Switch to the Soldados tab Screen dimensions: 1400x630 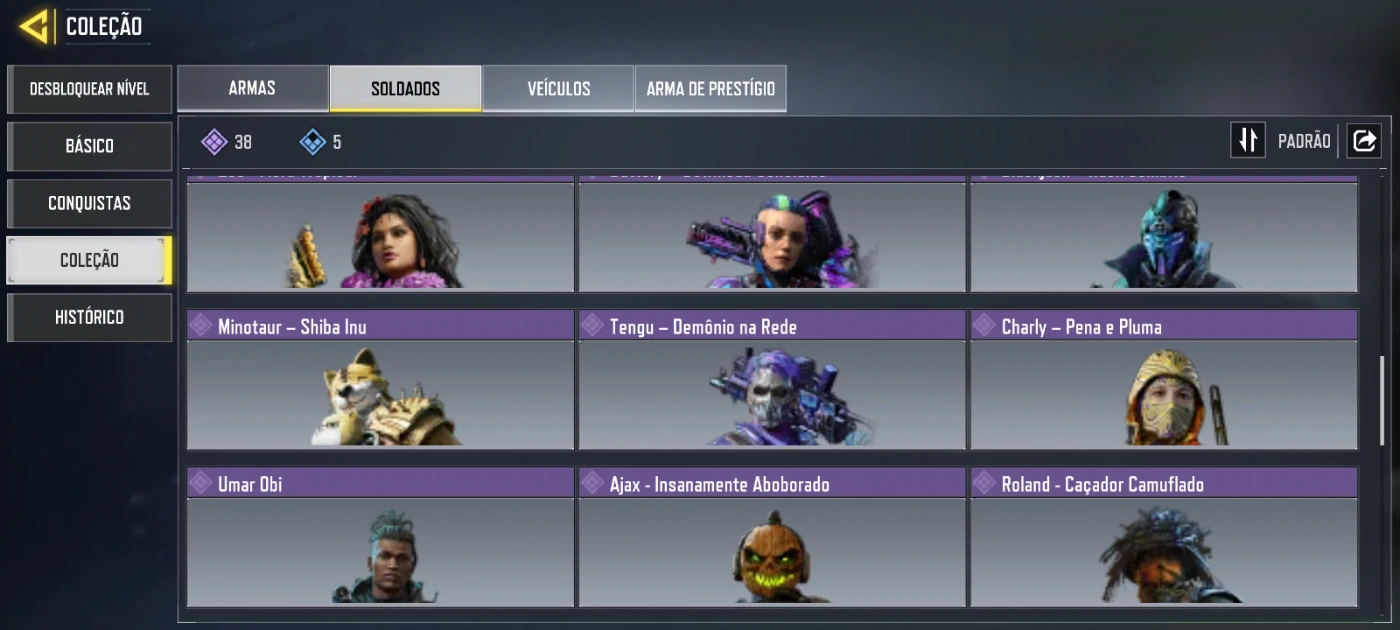click(405, 88)
